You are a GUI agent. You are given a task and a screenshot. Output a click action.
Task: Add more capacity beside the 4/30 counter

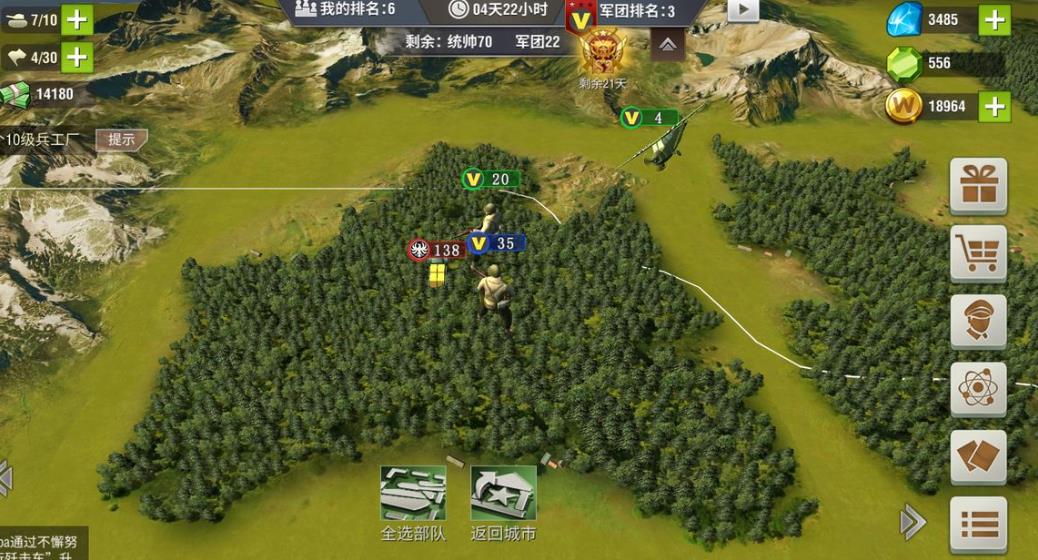[x=77, y=57]
